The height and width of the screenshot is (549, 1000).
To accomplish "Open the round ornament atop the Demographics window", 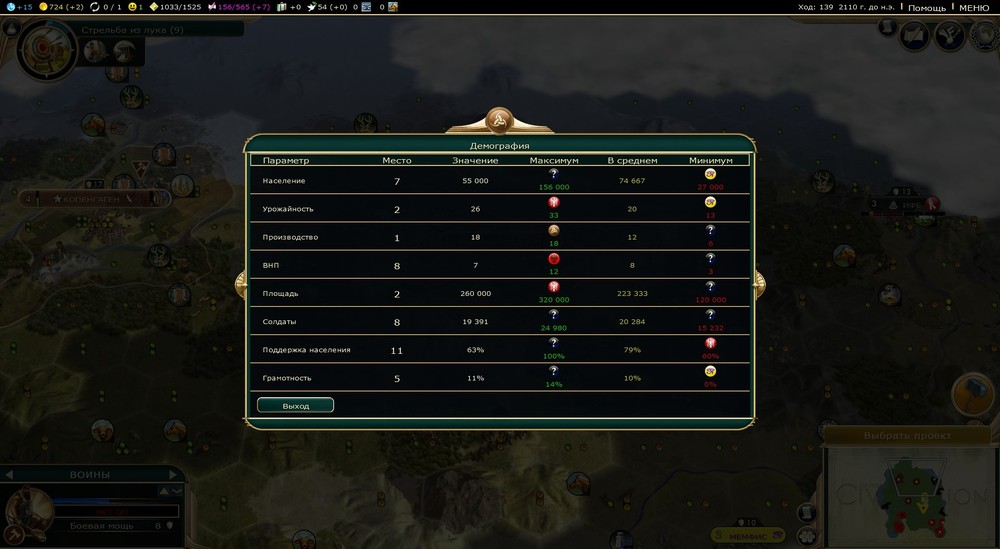I will point(498,121).
